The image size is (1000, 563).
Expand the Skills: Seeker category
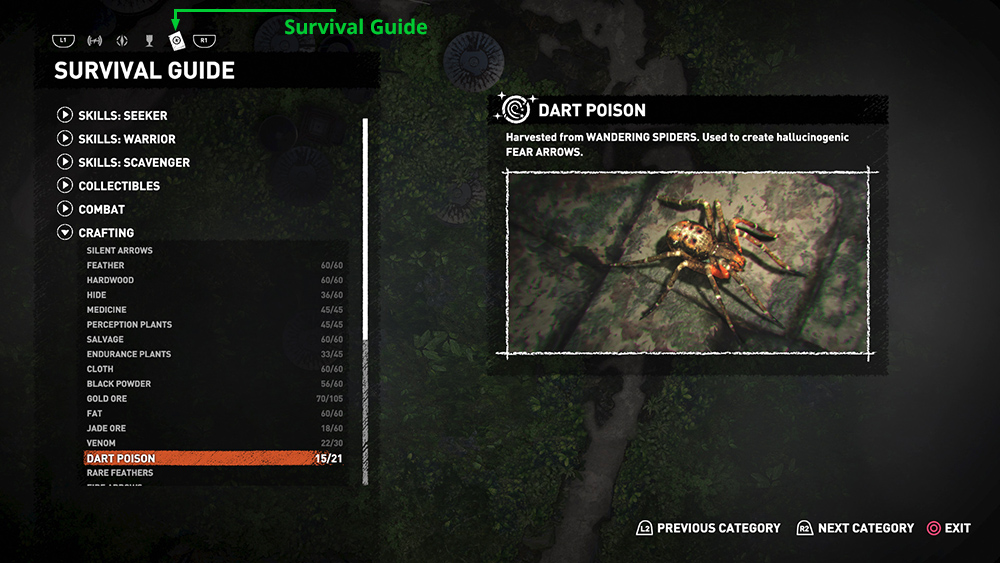pyautogui.click(x=122, y=115)
